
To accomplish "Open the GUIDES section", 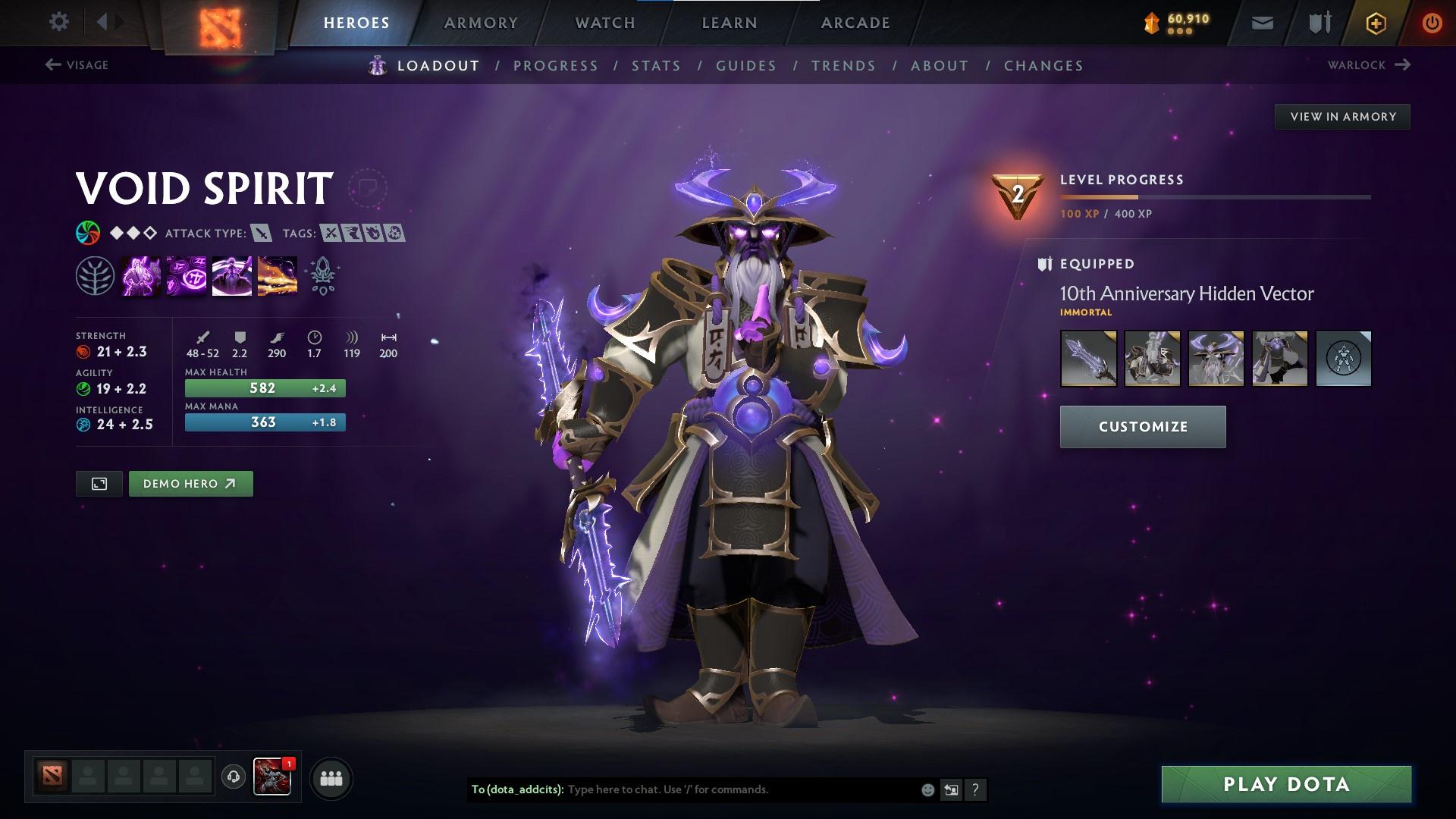I will (x=745, y=66).
